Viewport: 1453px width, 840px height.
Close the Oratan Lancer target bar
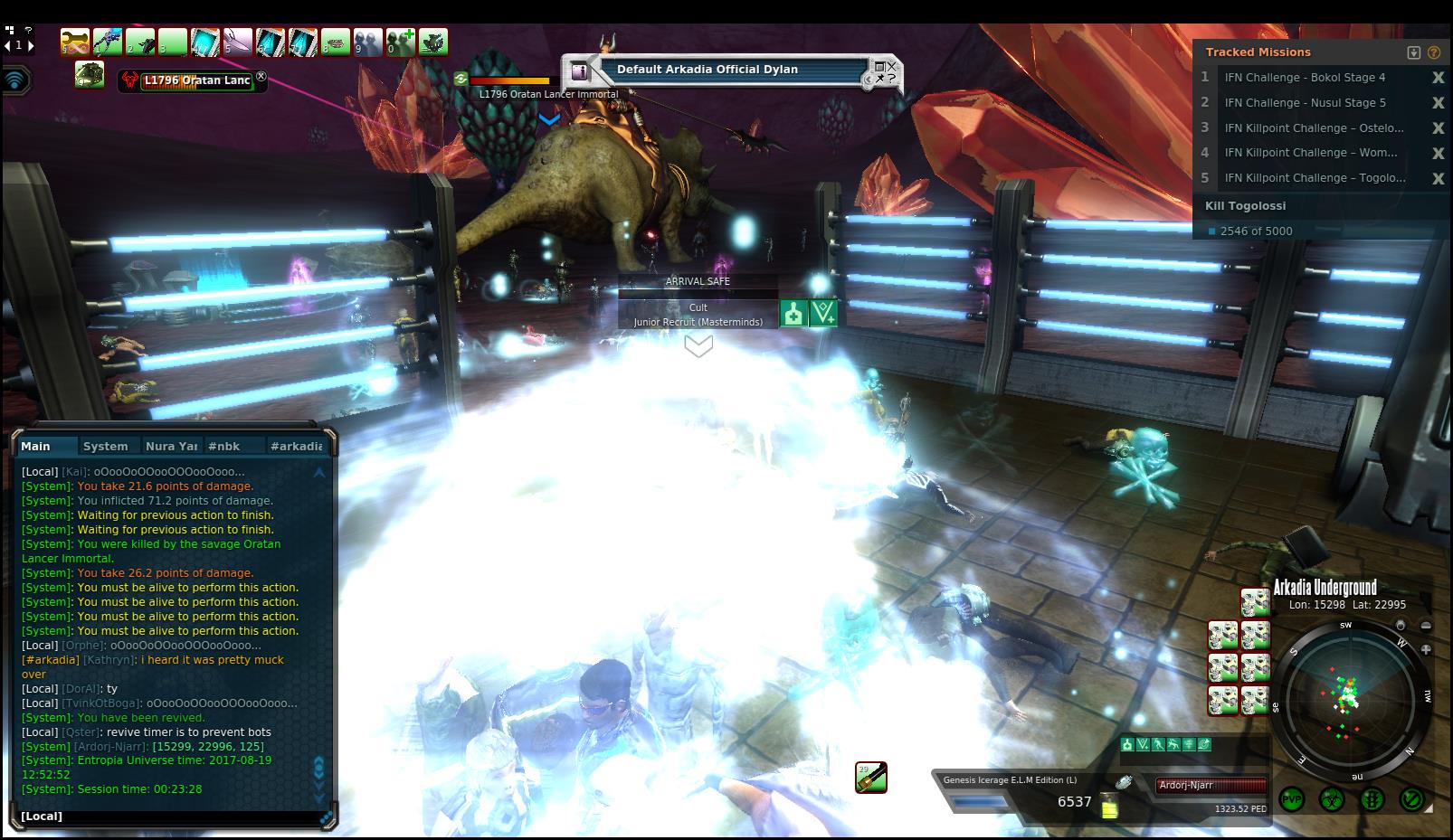coord(261,77)
